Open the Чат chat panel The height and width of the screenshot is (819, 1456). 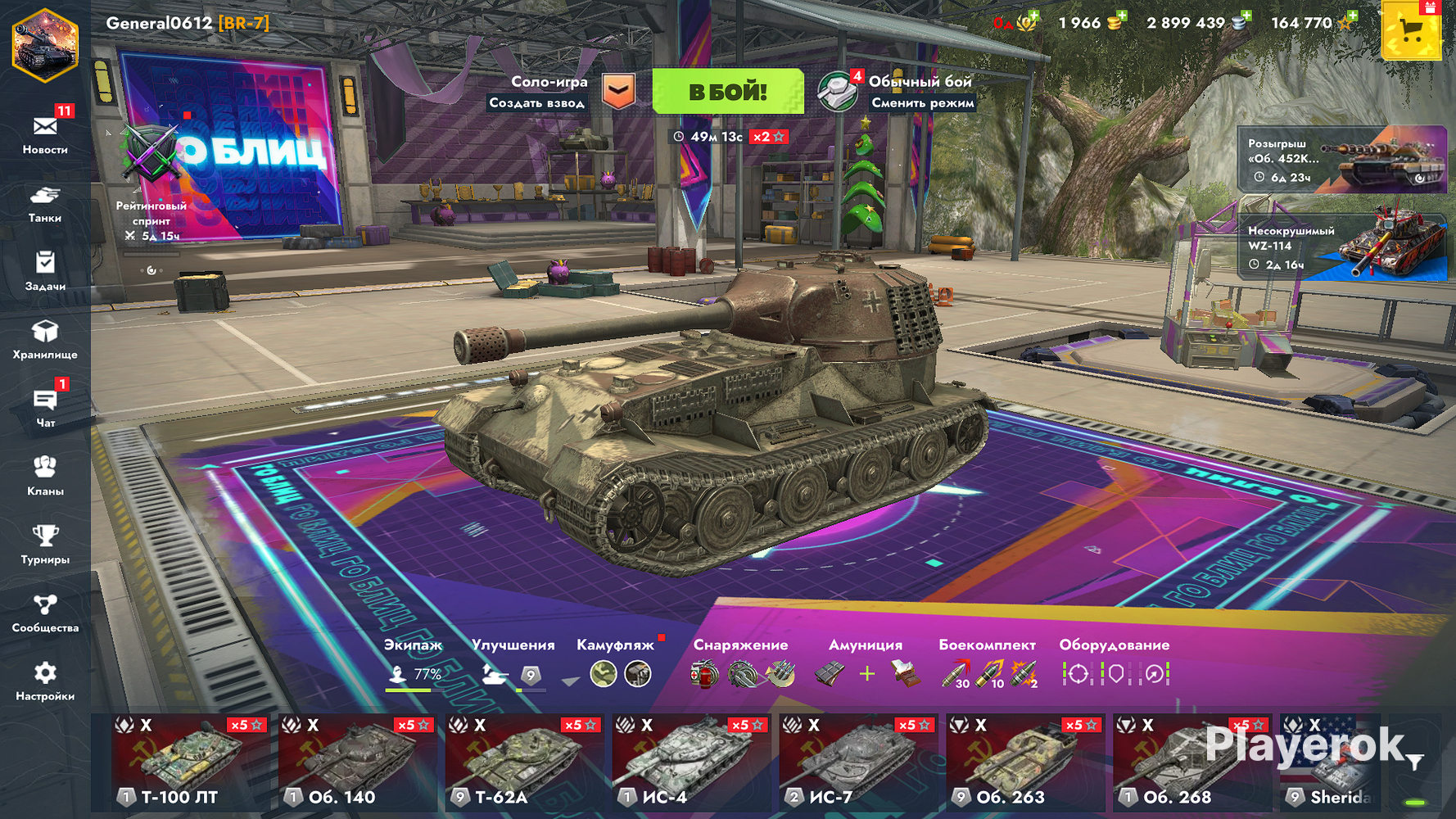point(45,408)
